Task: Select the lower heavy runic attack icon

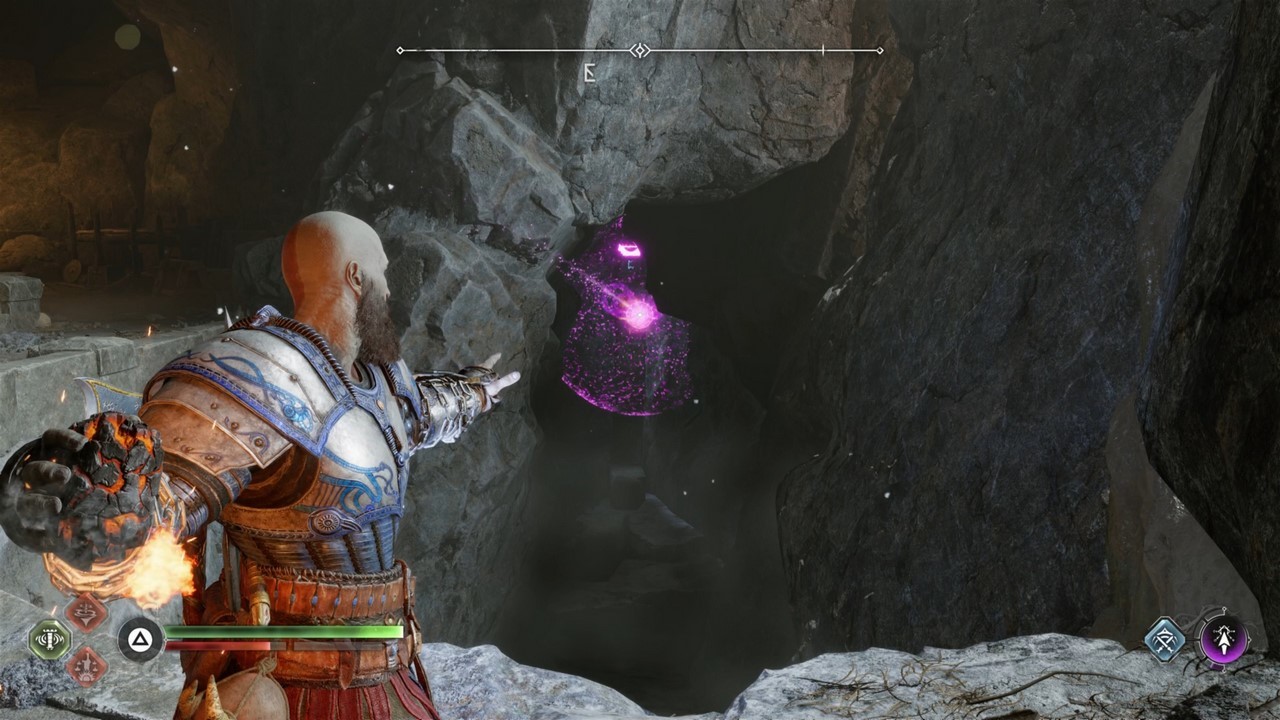Action: [87, 667]
